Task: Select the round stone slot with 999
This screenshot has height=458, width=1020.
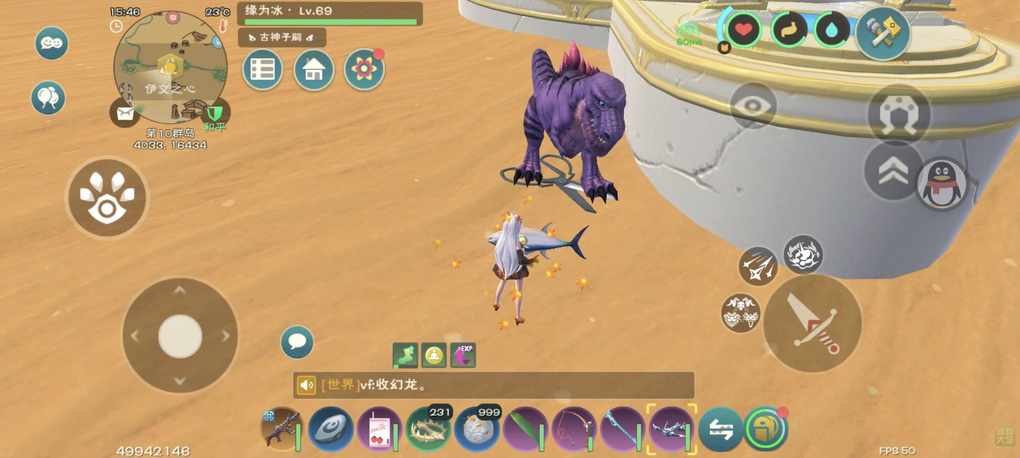Action: (476, 429)
